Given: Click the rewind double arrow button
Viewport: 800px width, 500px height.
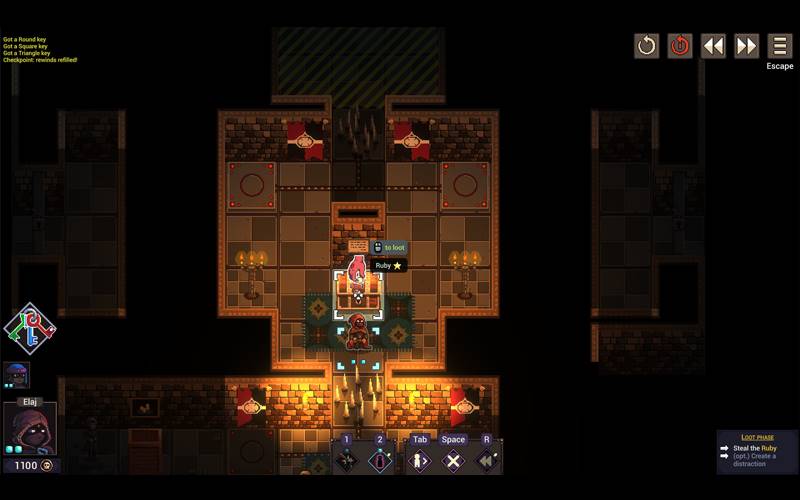Looking at the screenshot, I should [713, 46].
